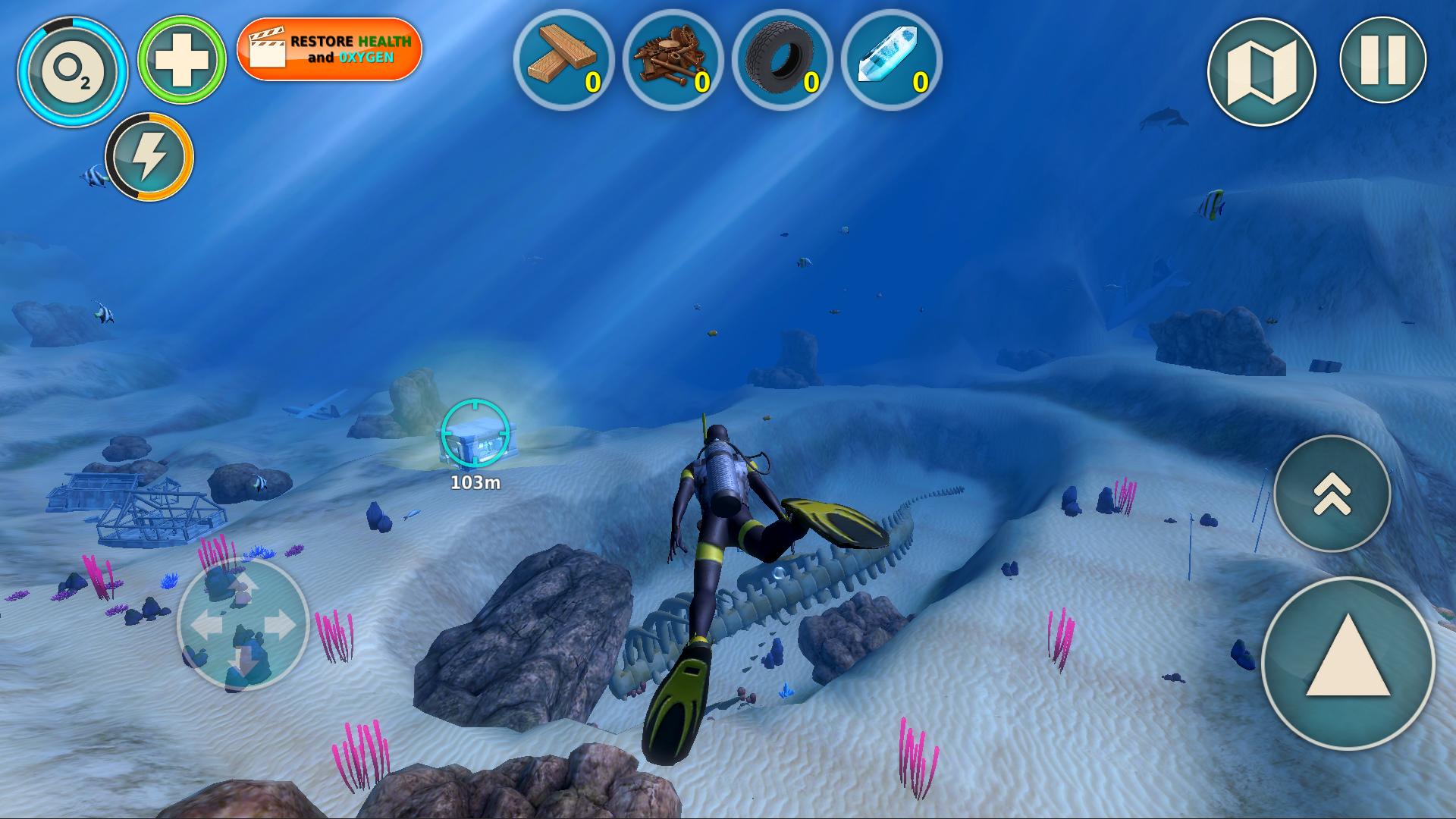Open the map

[x=1261, y=71]
